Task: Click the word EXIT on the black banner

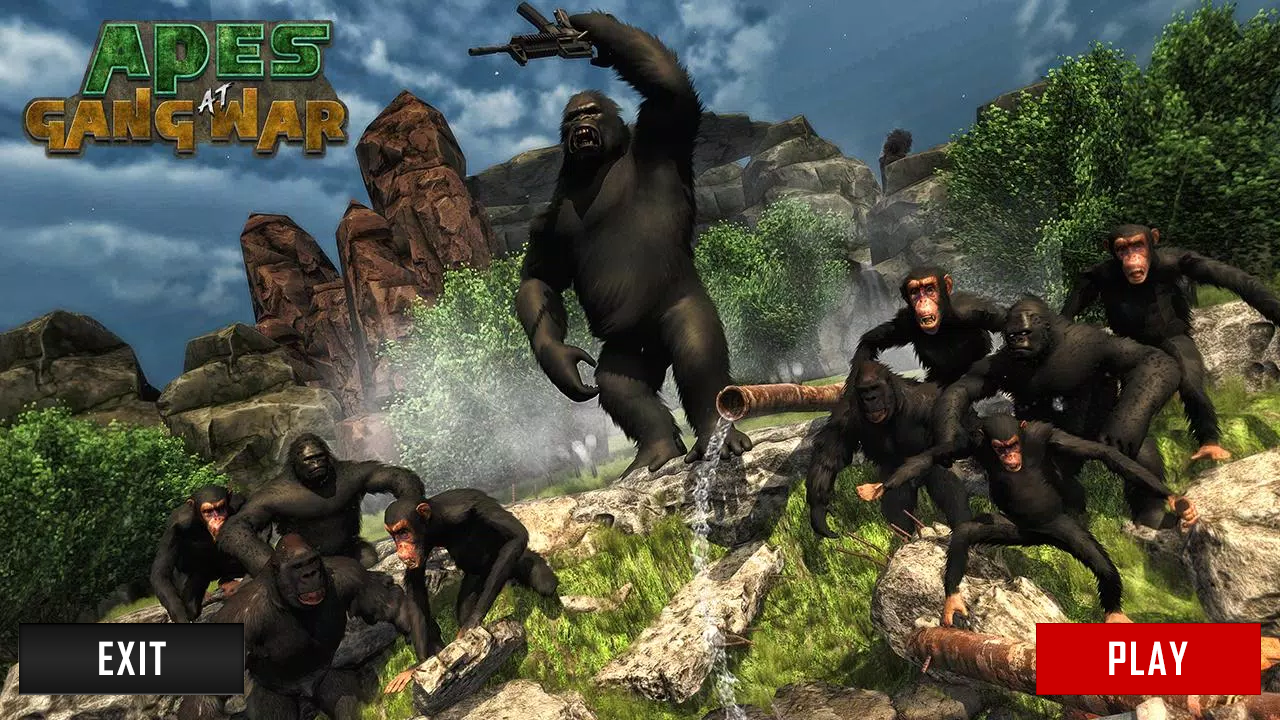Action: pos(133,660)
